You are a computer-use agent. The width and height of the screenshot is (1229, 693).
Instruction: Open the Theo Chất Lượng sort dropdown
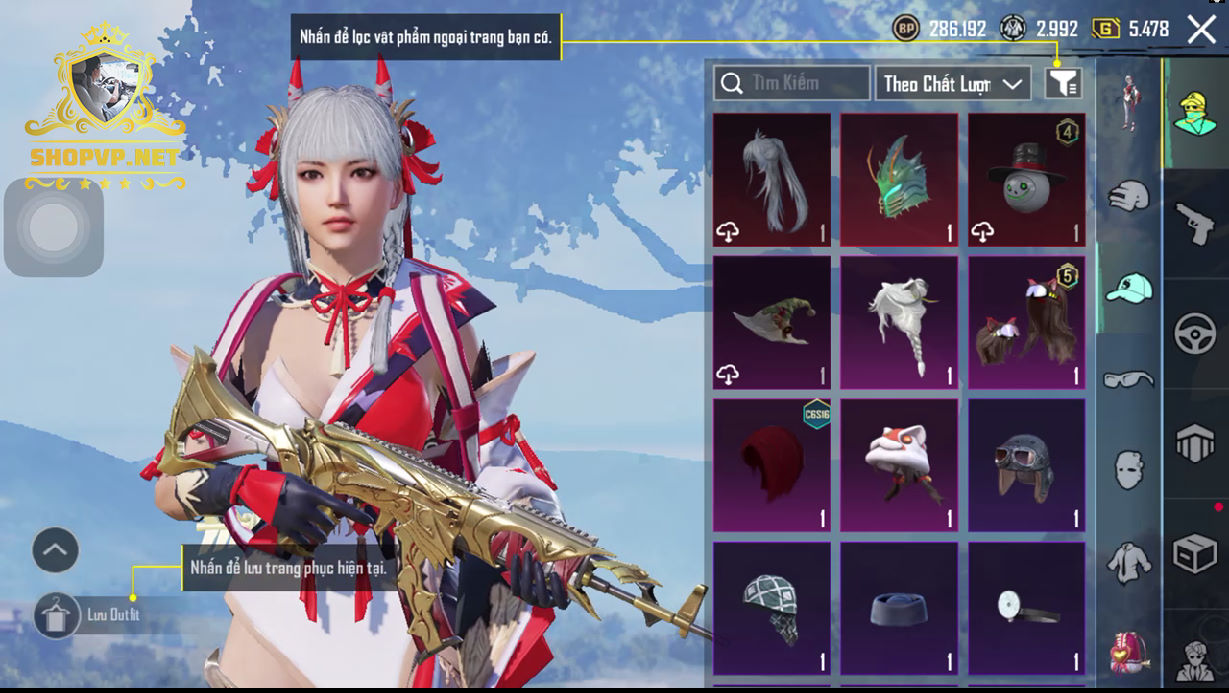953,84
